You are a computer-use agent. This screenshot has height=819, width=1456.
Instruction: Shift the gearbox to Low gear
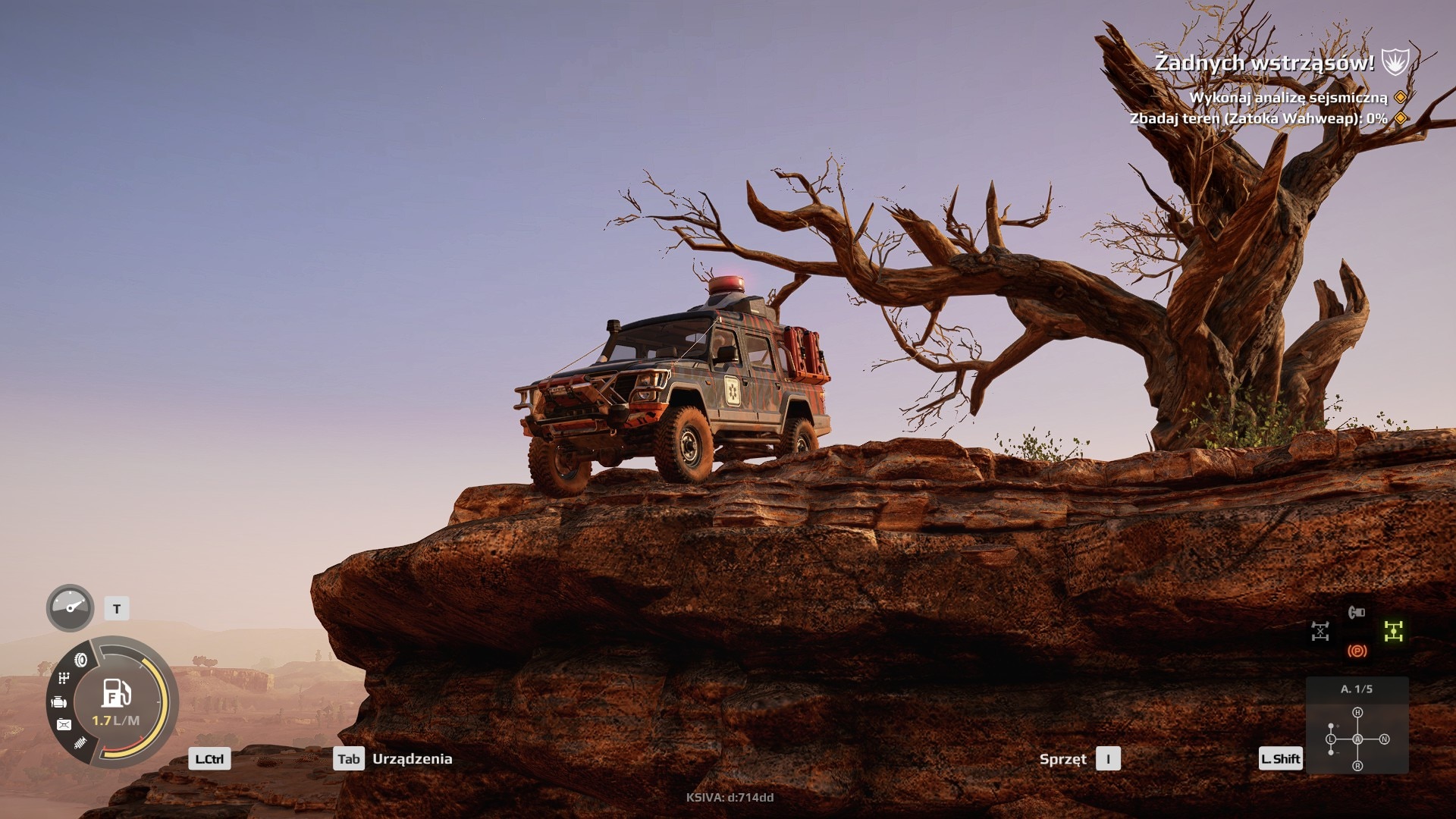pos(1331,739)
